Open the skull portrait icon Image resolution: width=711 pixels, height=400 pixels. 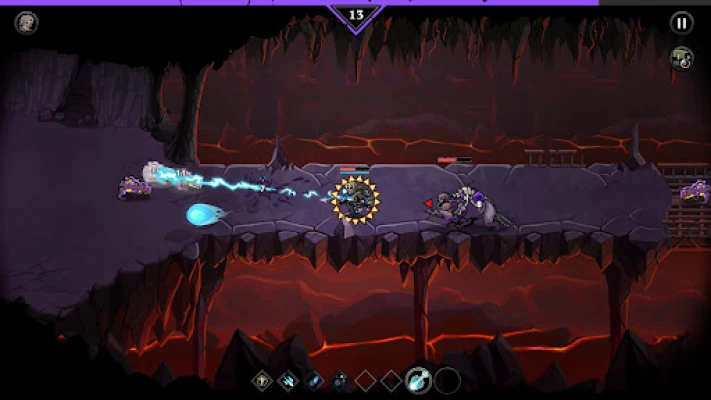[26, 23]
